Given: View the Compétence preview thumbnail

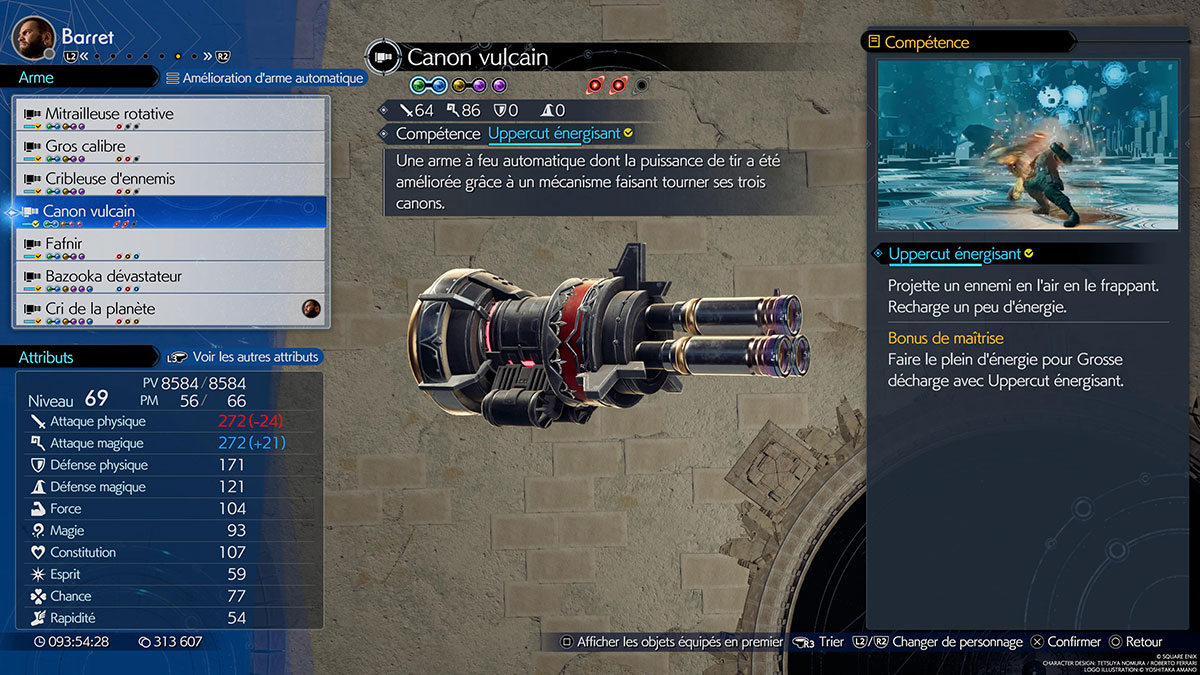Looking at the screenshot, I should (x=1028, y=145).
